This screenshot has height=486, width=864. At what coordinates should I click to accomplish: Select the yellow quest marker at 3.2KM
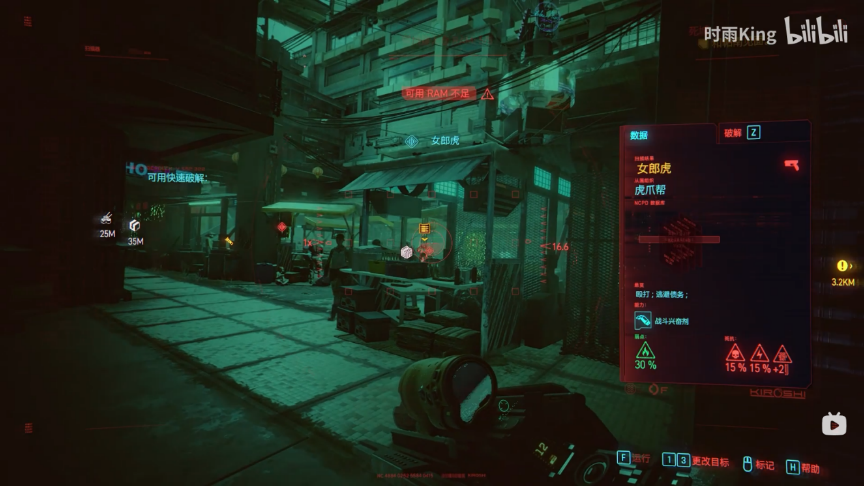click(x=843, y=266)
